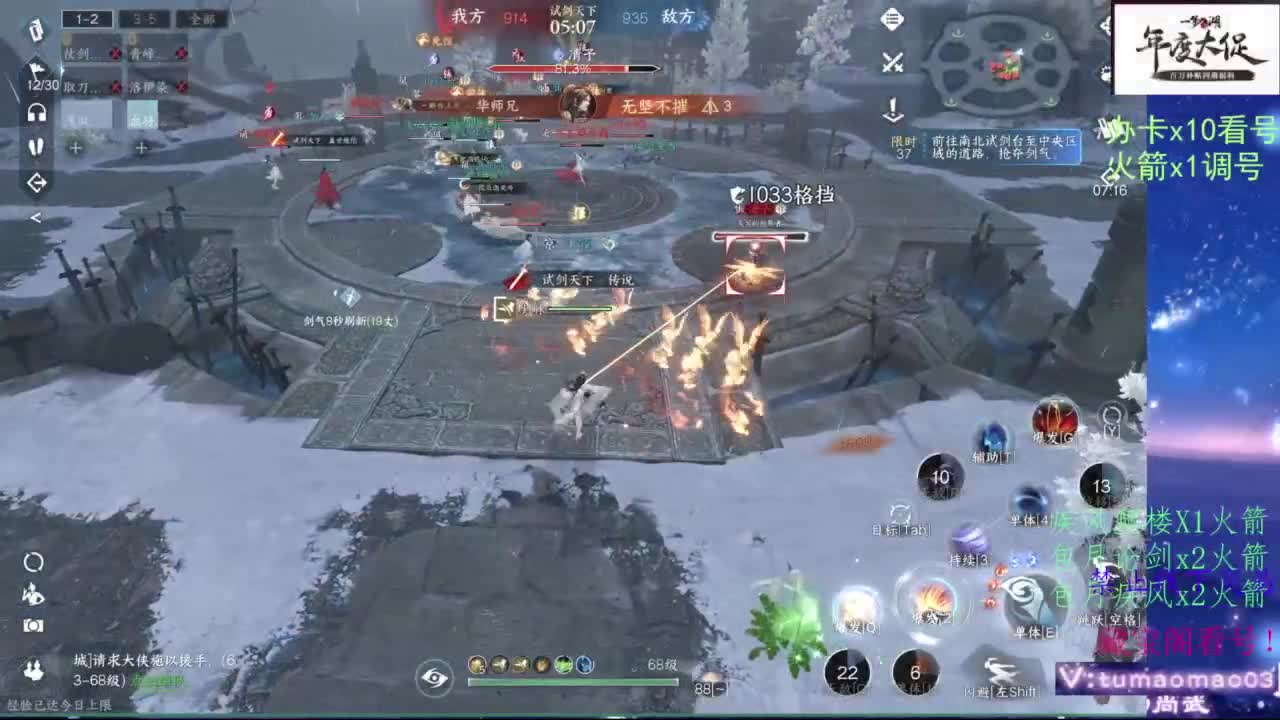This screenshot has height=720, width=1280.
Task: Click the exclamation quest tracker icon
Action: coord(893,107)
